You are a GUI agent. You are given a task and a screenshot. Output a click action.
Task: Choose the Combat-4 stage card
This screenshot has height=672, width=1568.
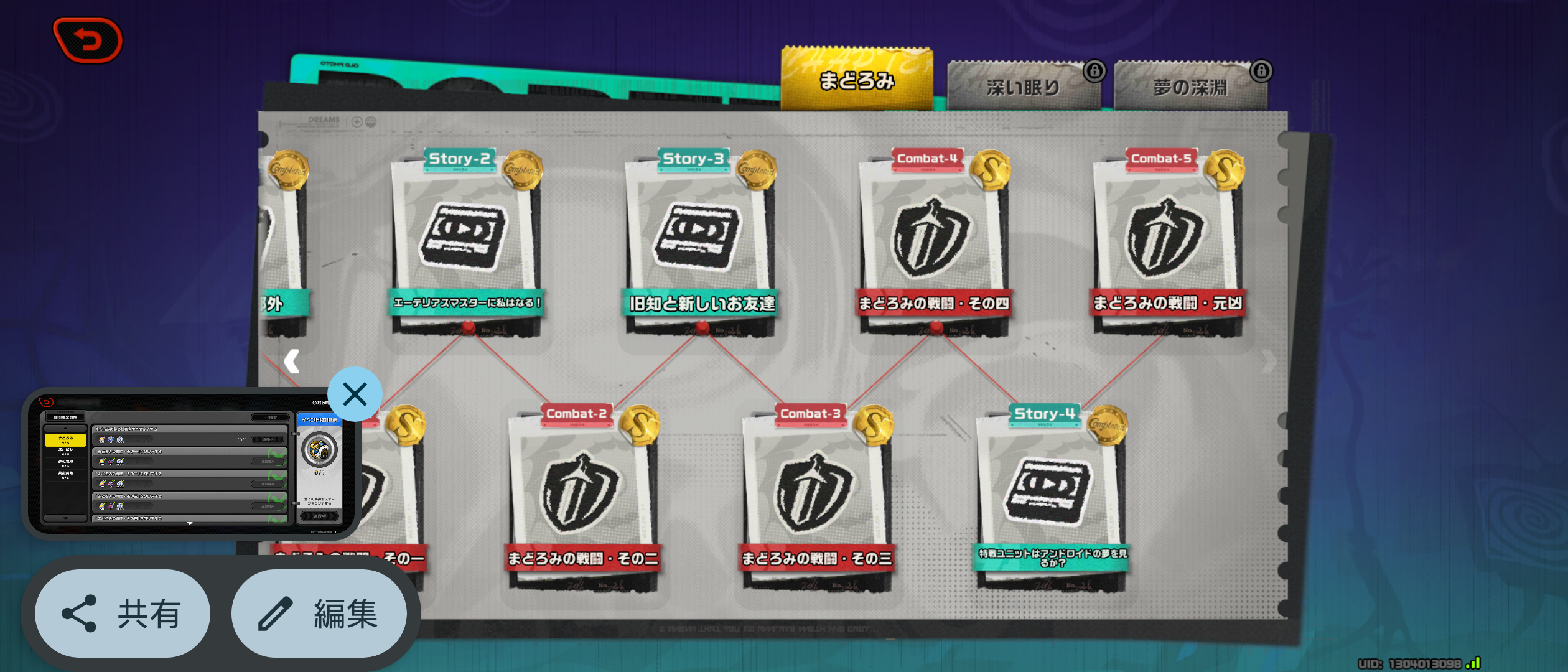[933, 243]
